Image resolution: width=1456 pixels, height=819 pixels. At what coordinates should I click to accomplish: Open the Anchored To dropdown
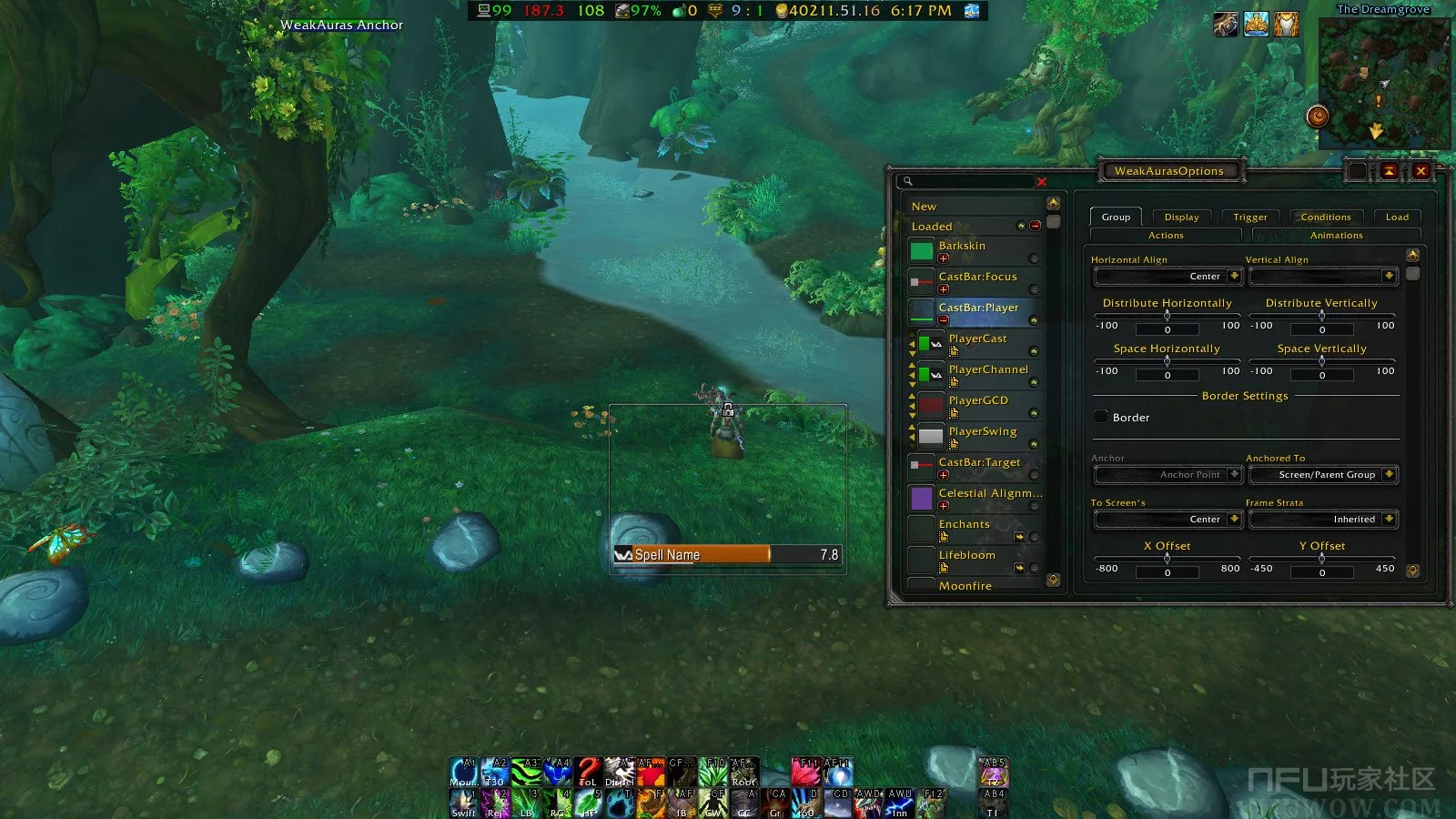(1323, 475)
